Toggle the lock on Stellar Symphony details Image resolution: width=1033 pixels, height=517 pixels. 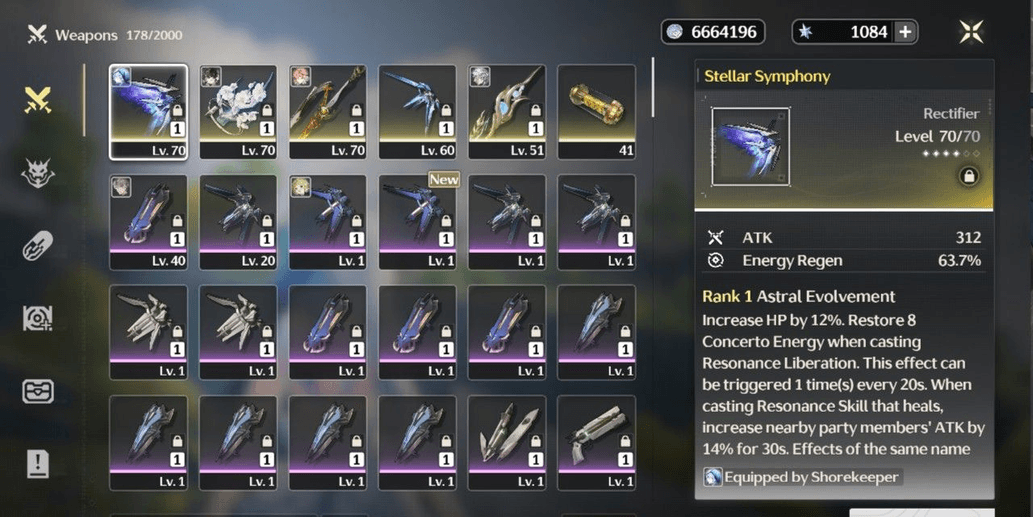pyautogui.click(x=968, y=176)
